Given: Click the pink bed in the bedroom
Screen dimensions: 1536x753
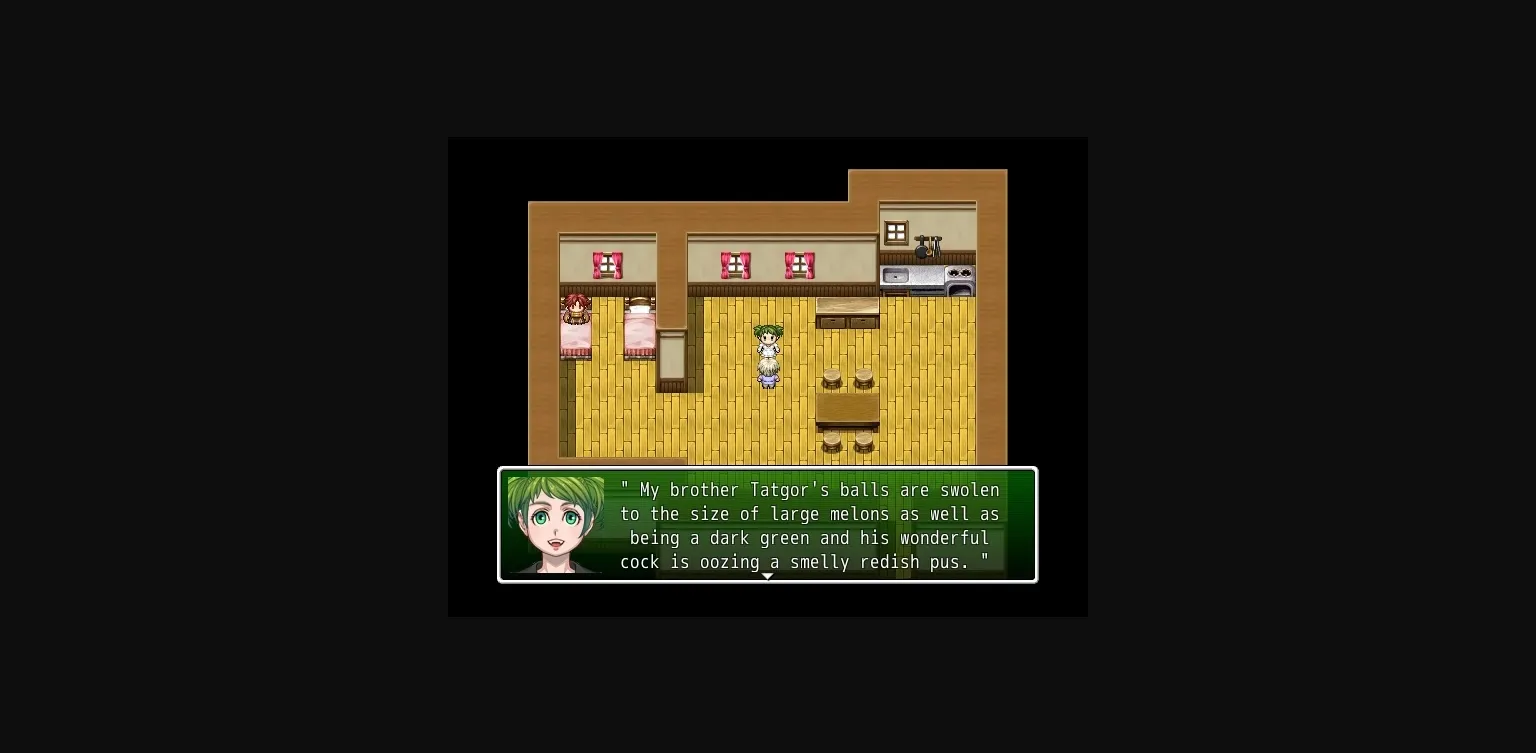Looking at the screenshot, I should (640, 330).
